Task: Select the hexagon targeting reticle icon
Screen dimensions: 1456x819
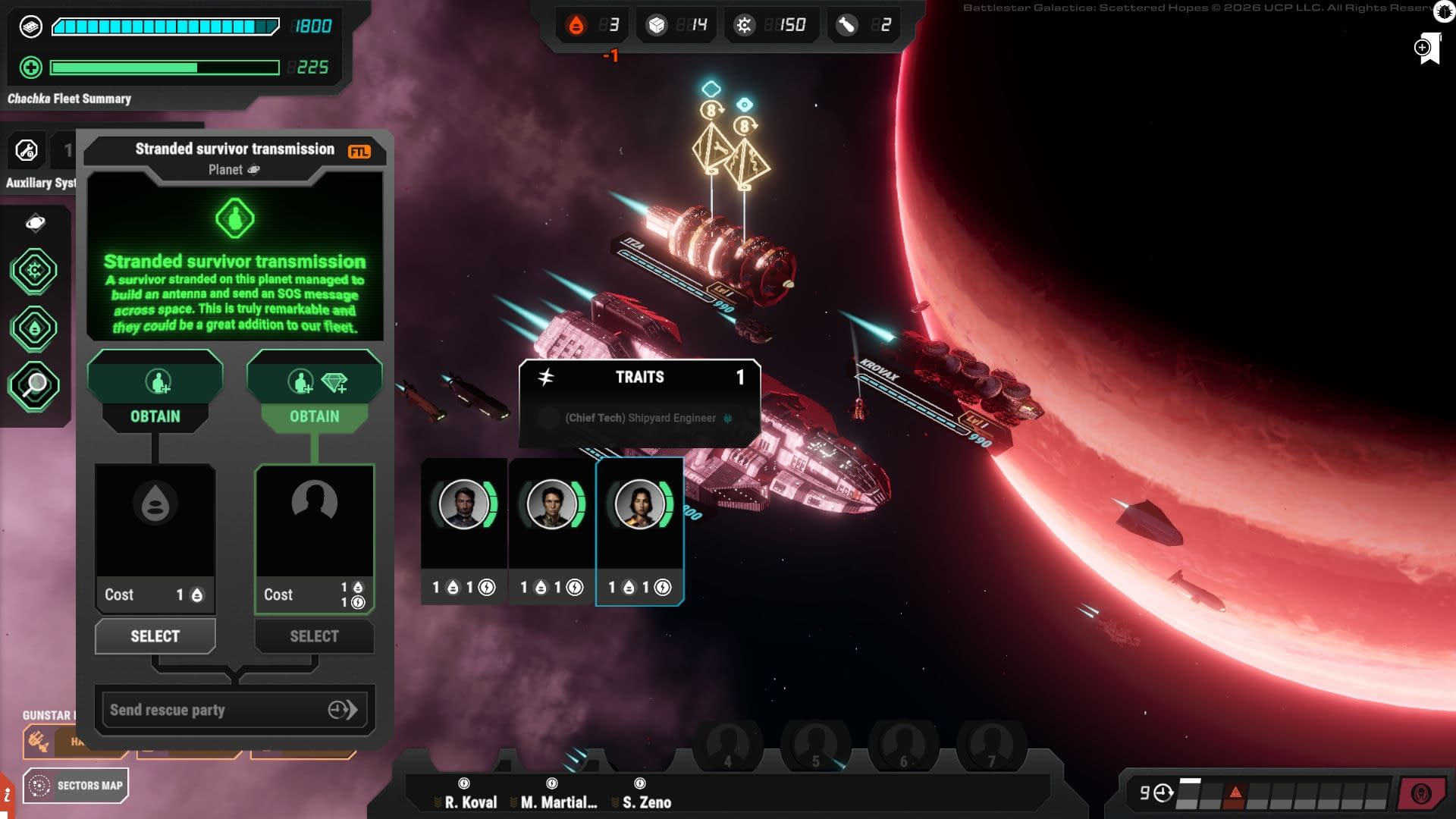Action: tap(33, 271)
